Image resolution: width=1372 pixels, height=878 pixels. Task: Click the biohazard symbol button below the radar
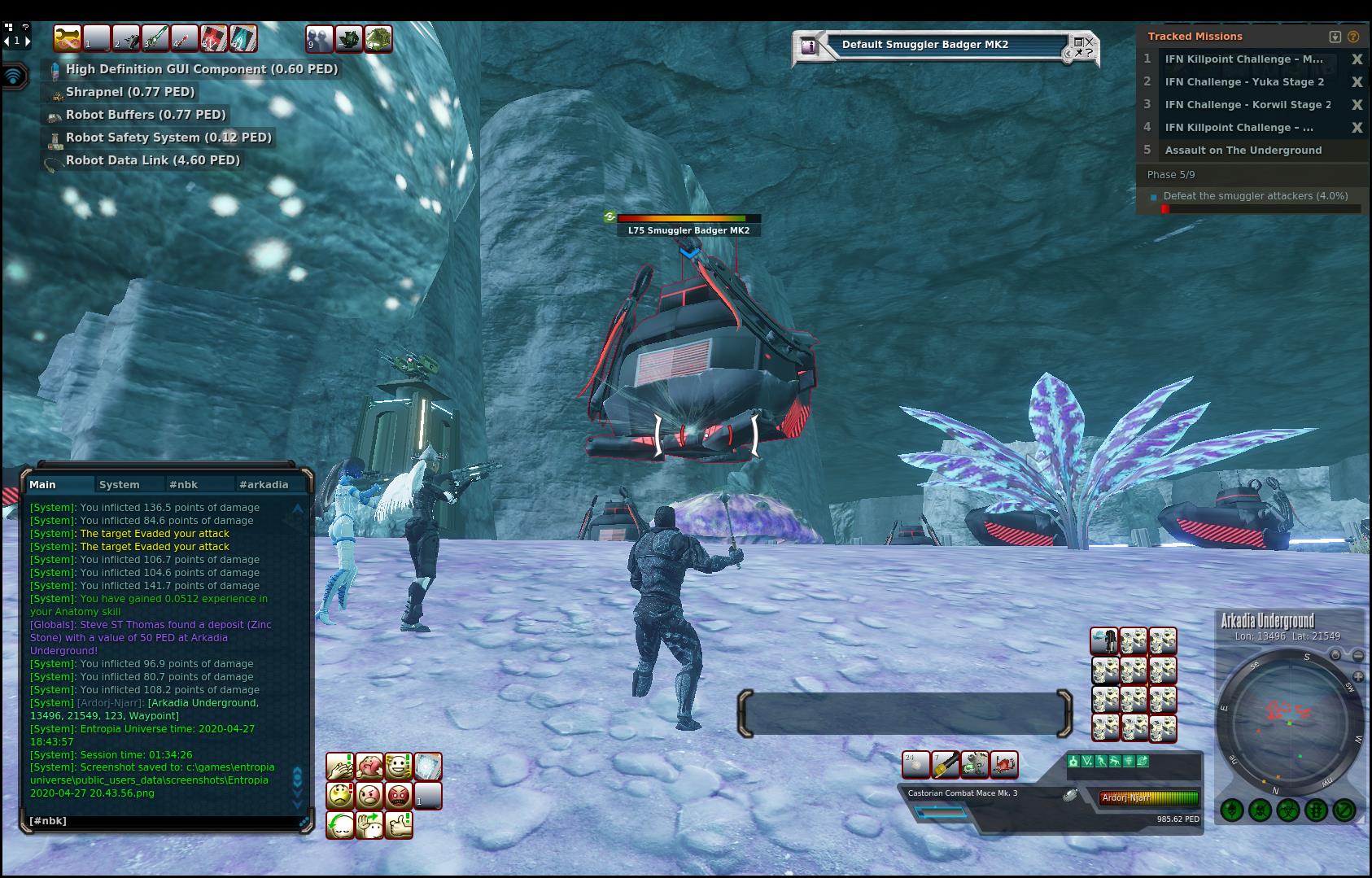1287,810
